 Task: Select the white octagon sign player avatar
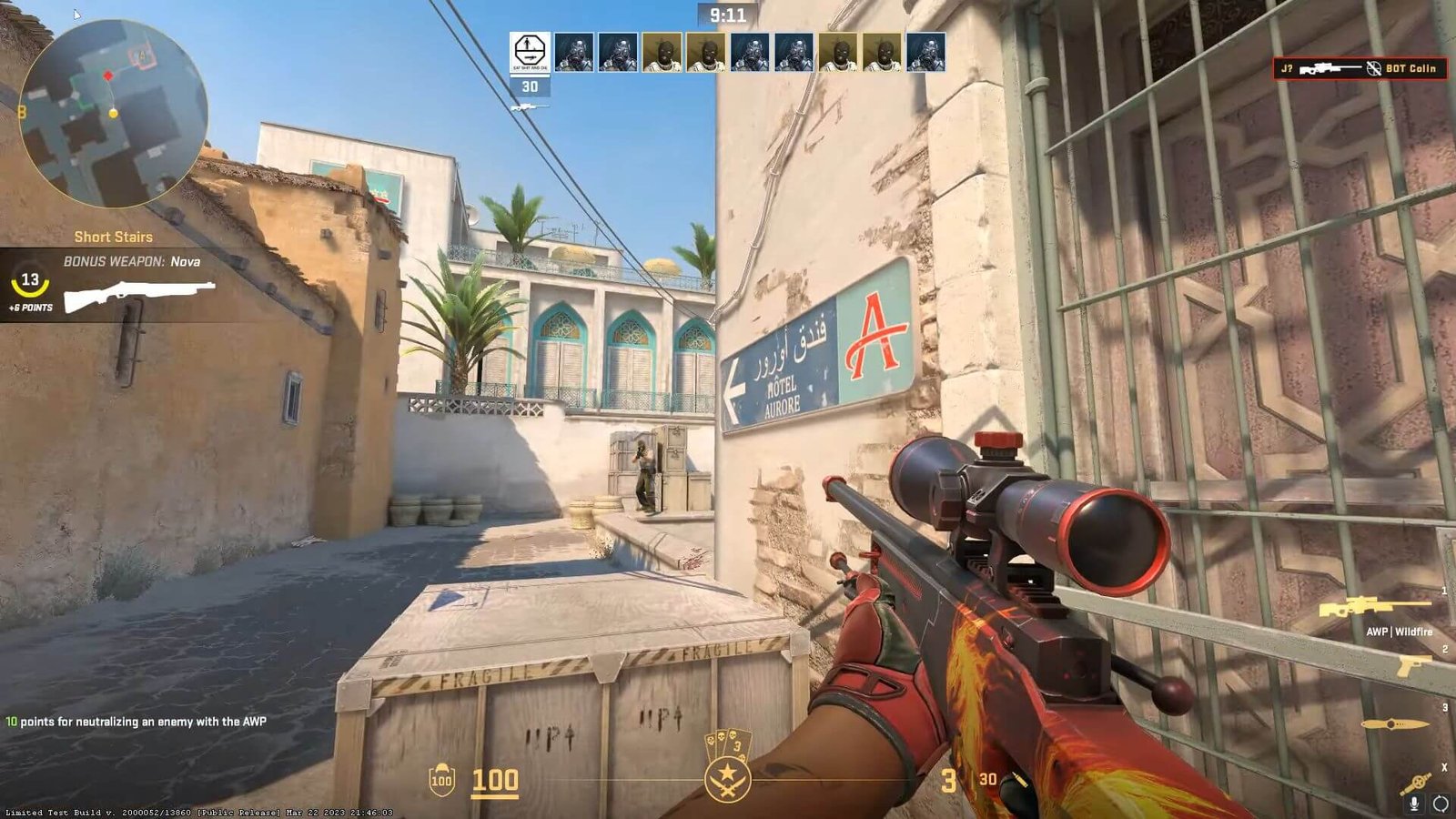click(529, 52)
